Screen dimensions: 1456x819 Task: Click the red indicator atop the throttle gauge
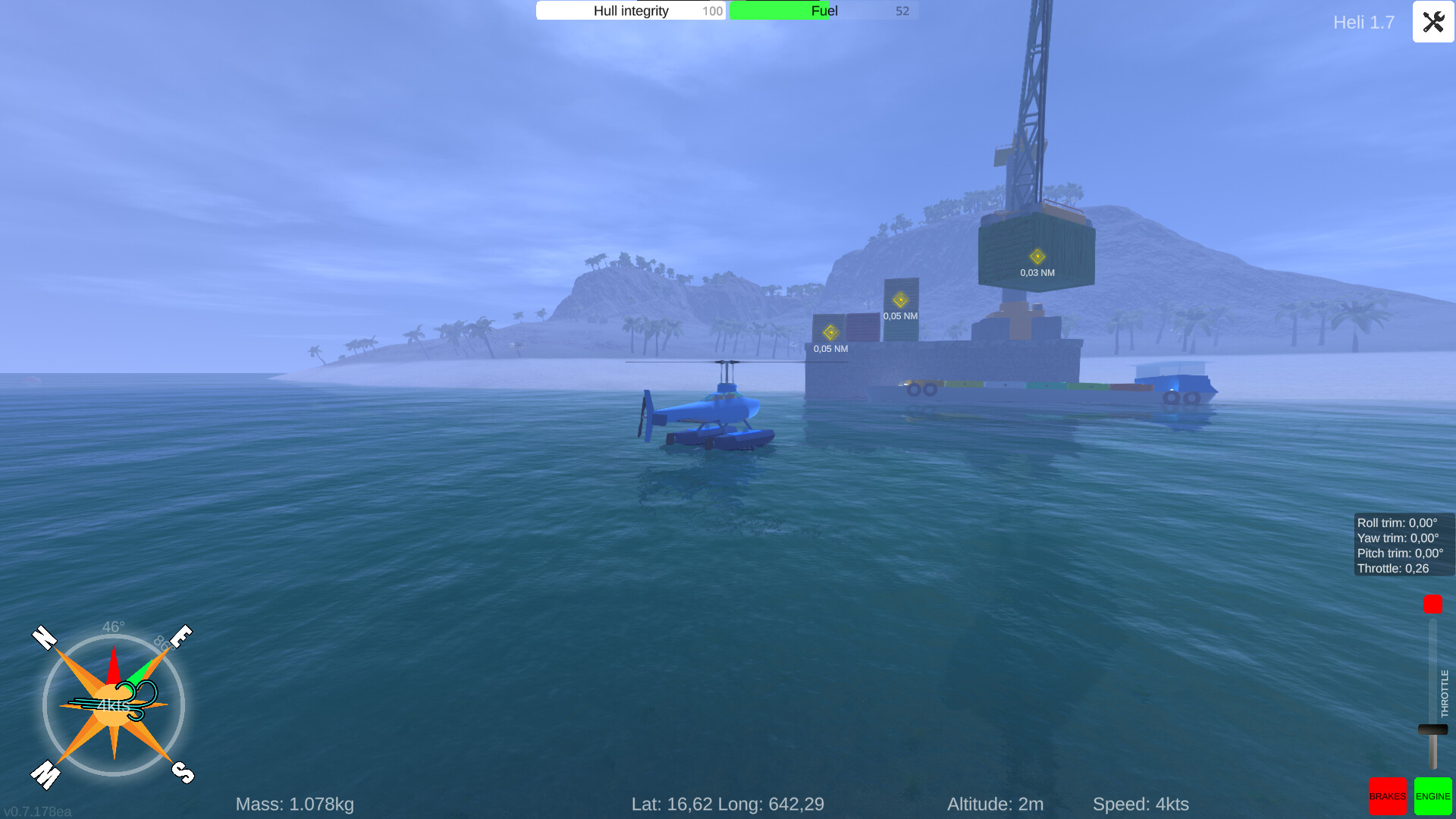pos(1432,605)
